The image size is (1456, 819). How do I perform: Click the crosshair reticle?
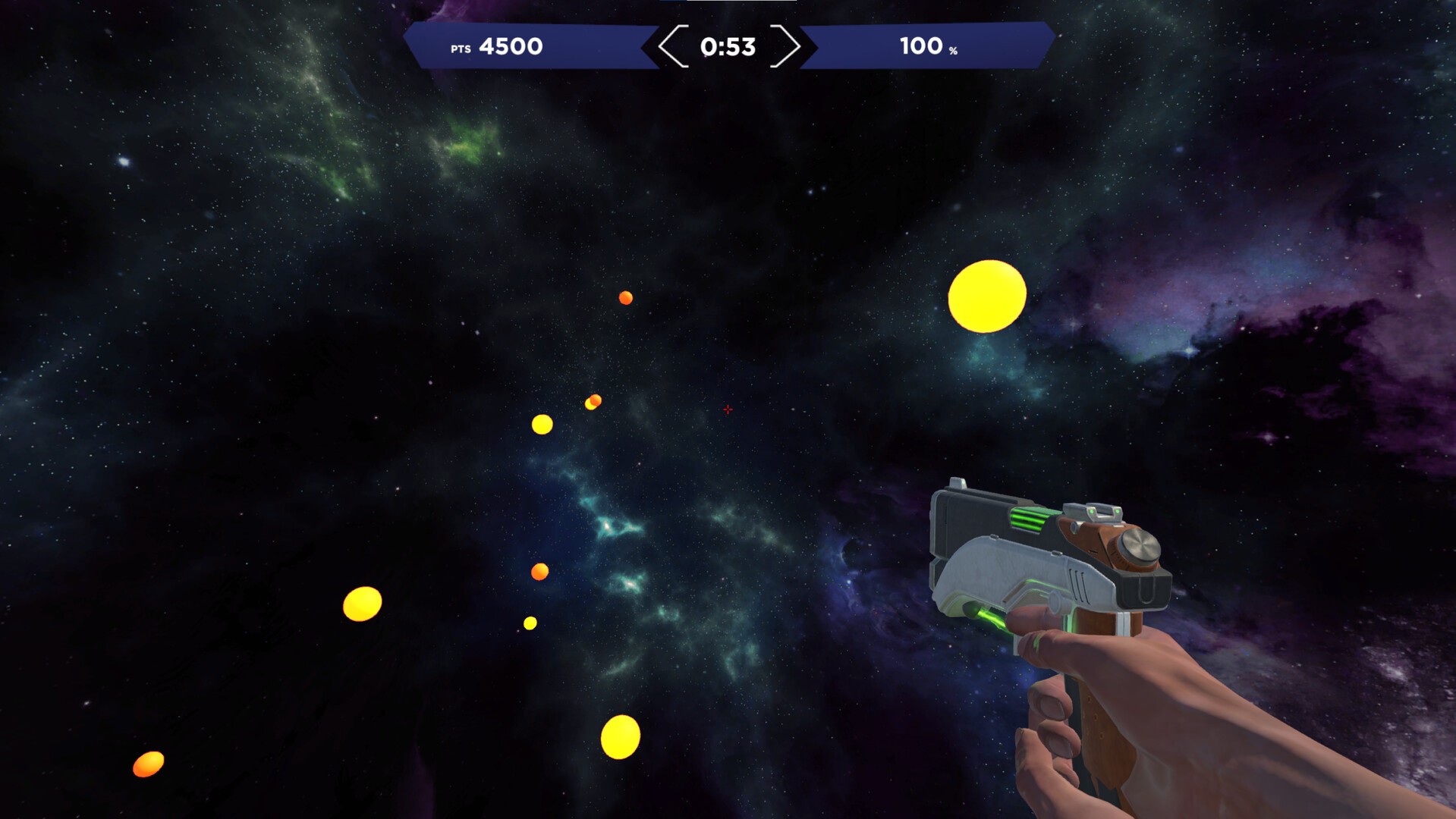[728, 409]
